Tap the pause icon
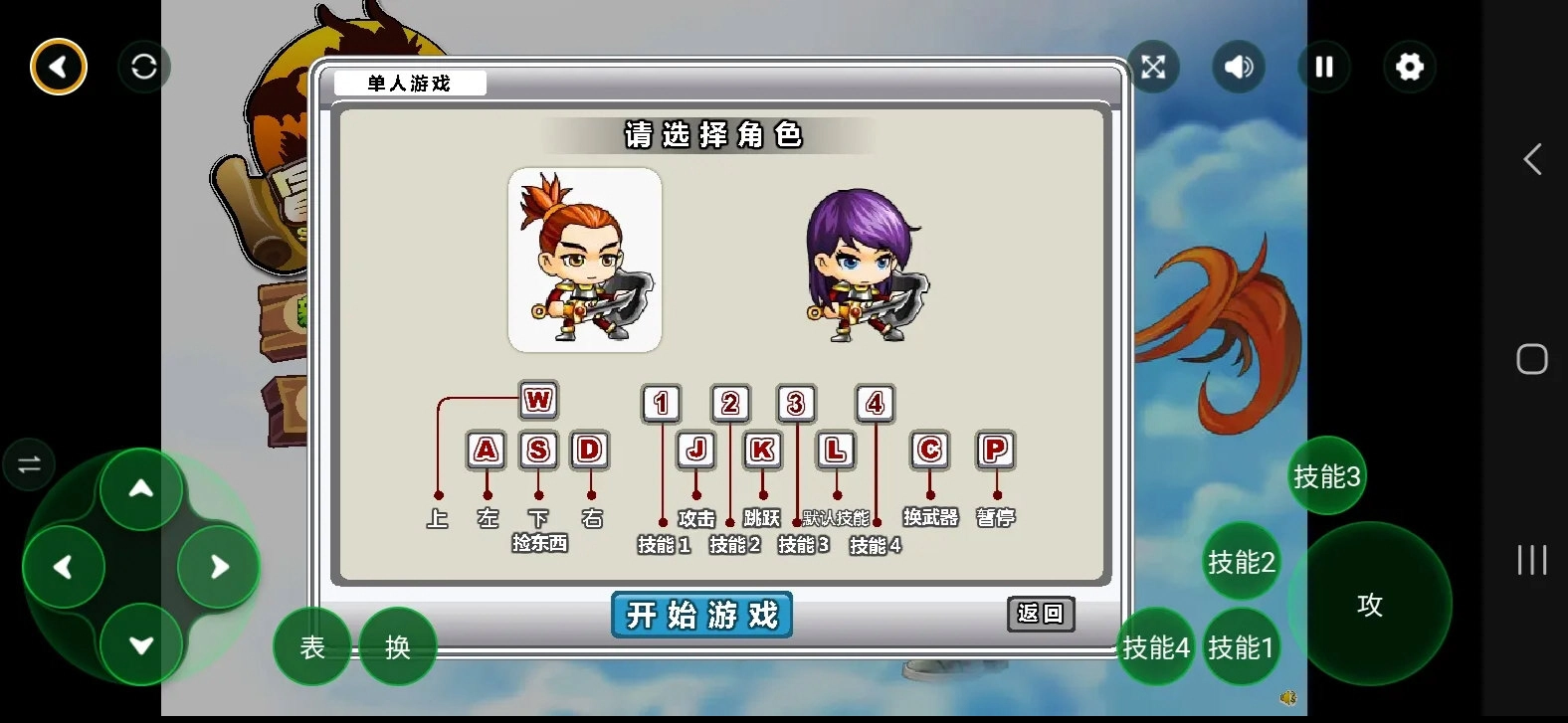1568x723 pixels. pyautogui.click(x=1323, y=66)
